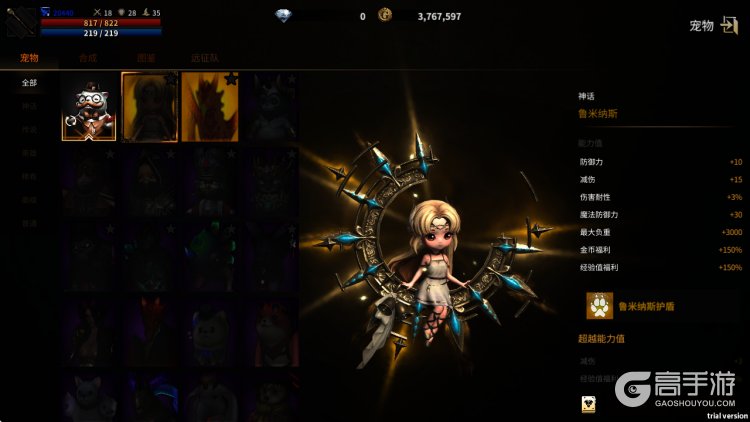Click the small yellow badge icon
The image size is (750, 422).
[587, 403]
